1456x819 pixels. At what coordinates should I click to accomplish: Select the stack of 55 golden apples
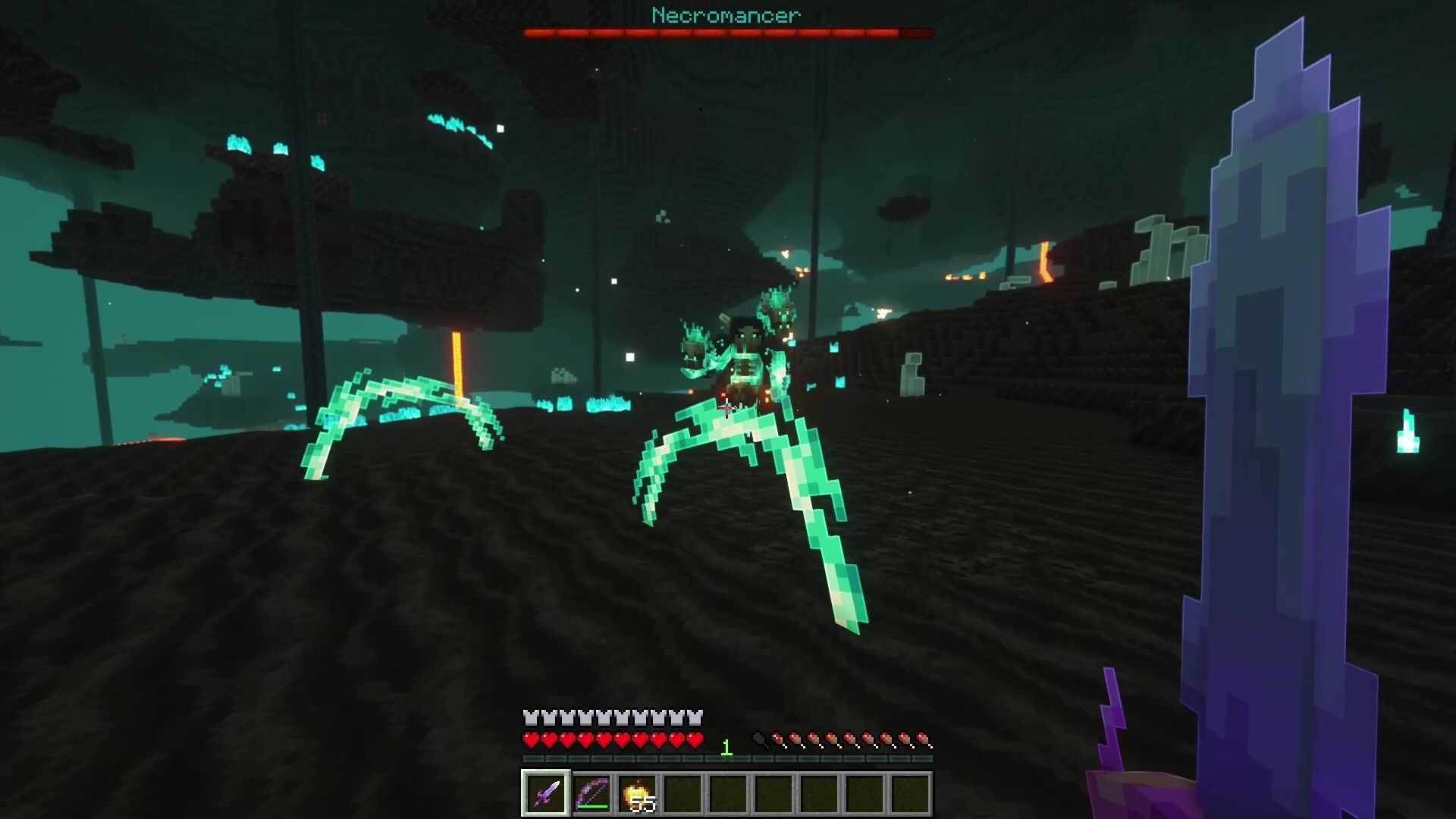tap(639, 792)
